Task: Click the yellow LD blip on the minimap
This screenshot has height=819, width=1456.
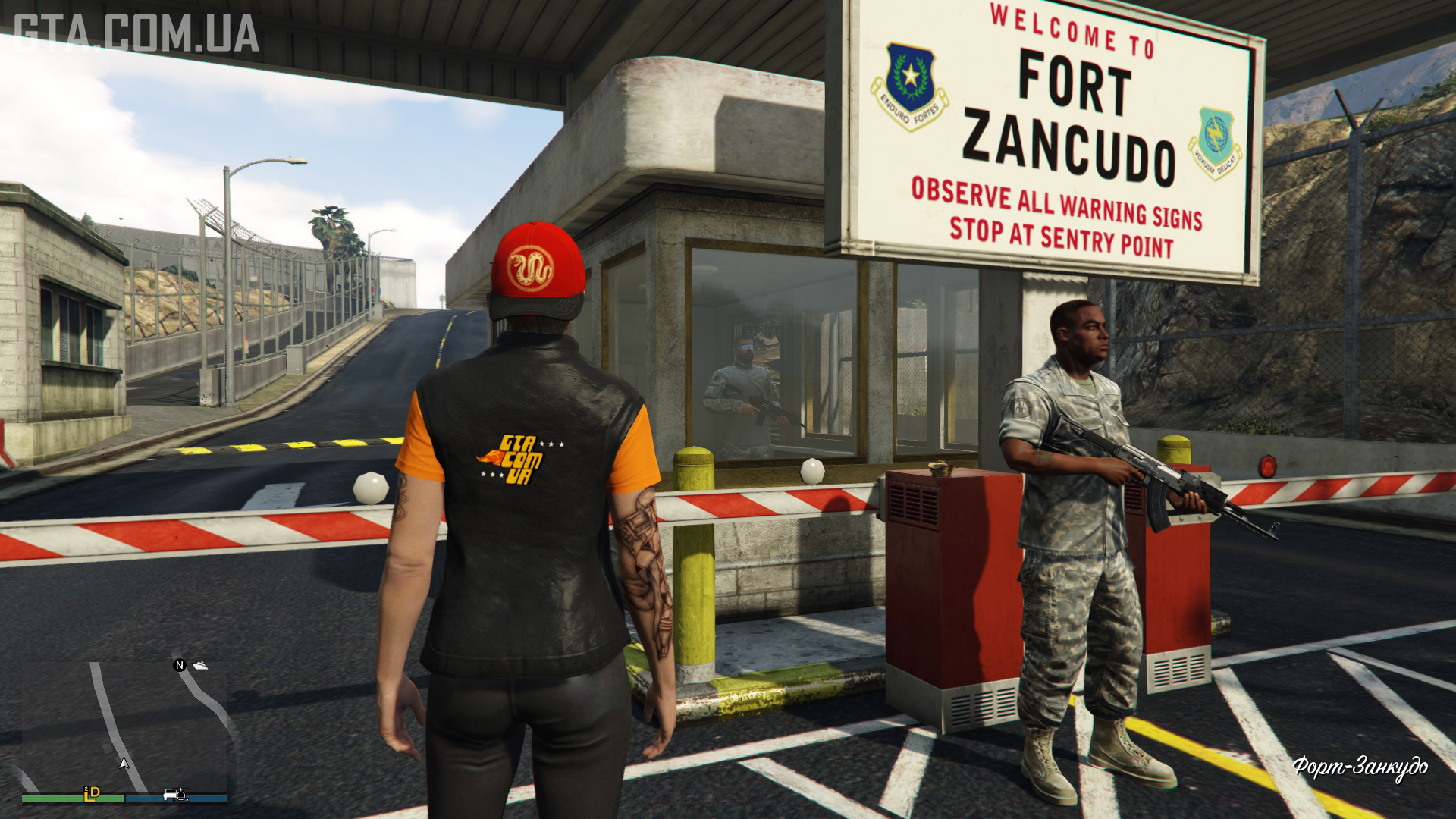Action: [x=92, y=793]
